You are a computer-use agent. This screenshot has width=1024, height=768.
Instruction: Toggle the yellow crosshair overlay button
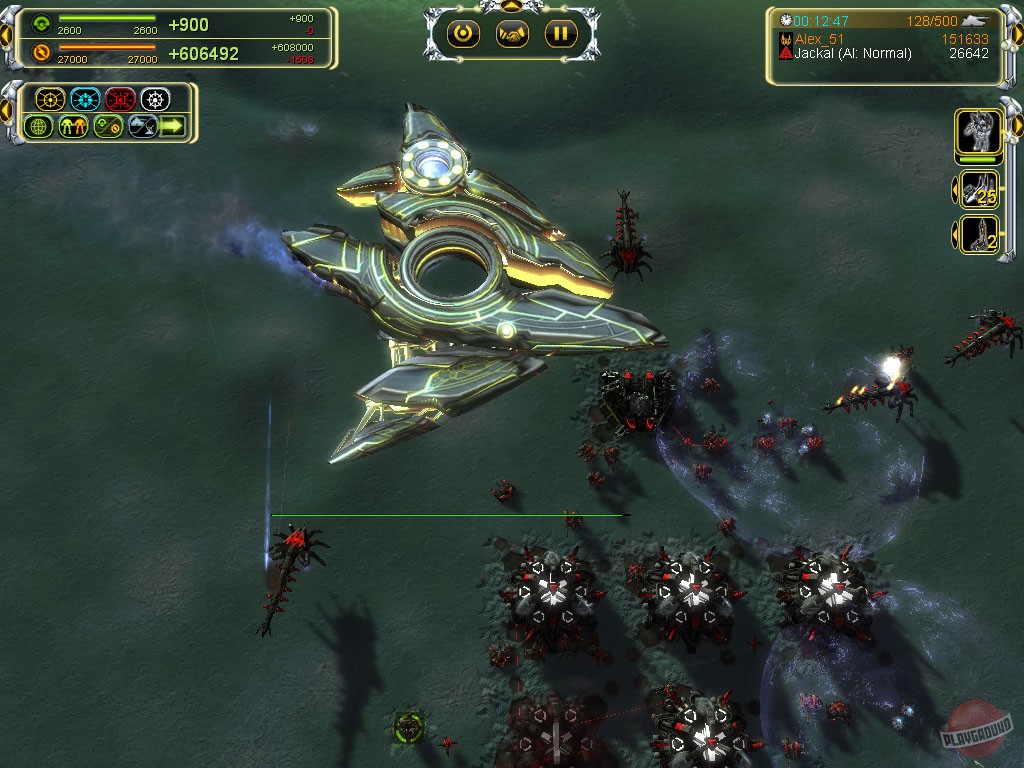pyautogui.click(x=50, y=99)
